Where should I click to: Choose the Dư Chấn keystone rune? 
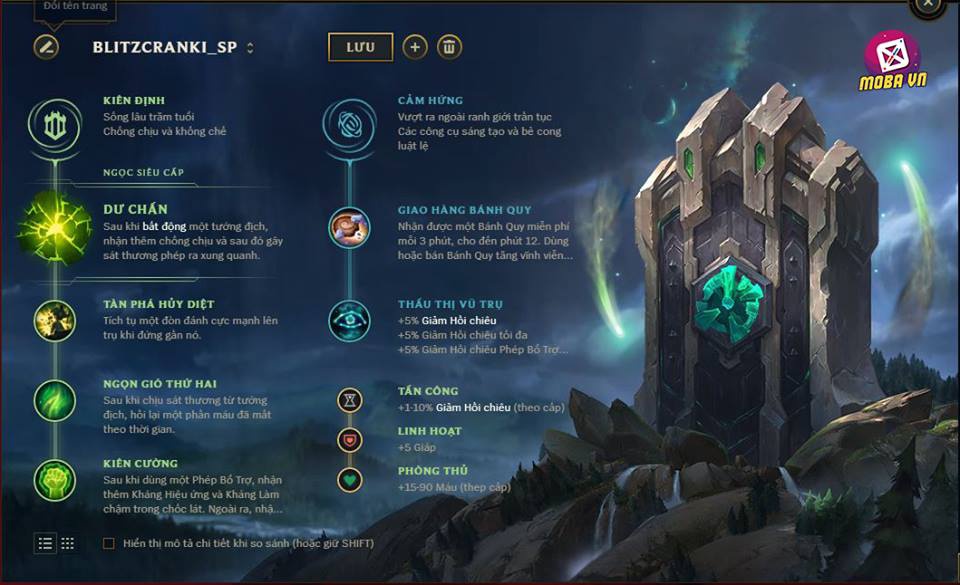tap(53, 226)
